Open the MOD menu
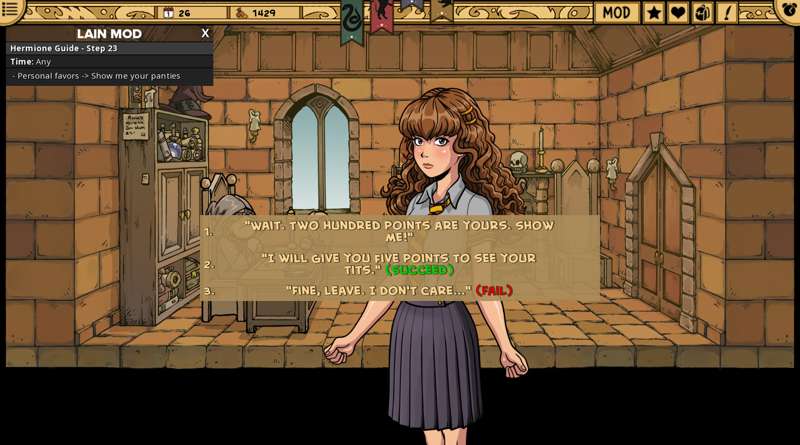The width and height of the screenshot is (800, 445). [x=616, y=12]
